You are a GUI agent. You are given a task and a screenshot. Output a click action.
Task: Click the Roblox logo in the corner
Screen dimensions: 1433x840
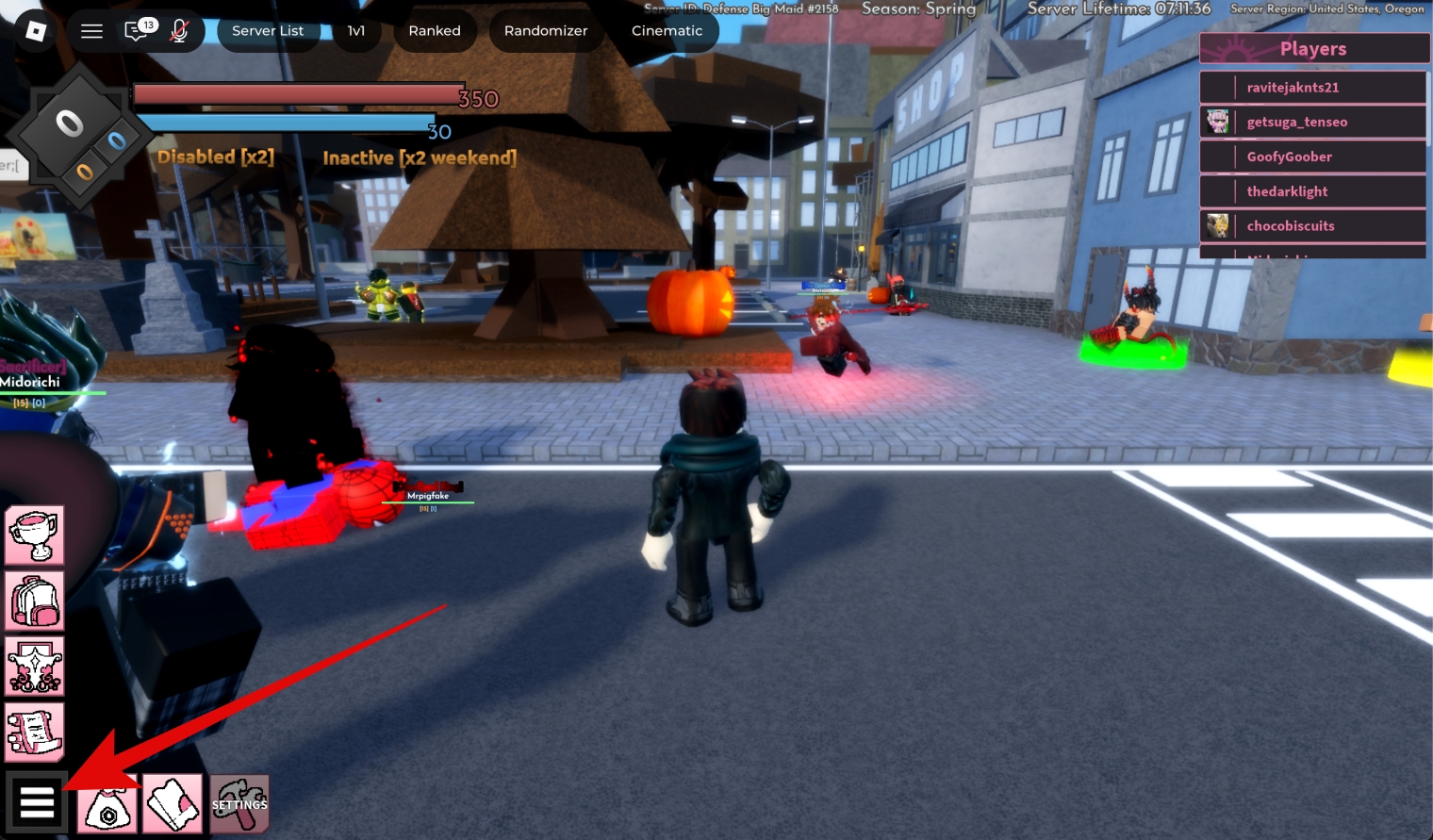[x=35, y=30]
